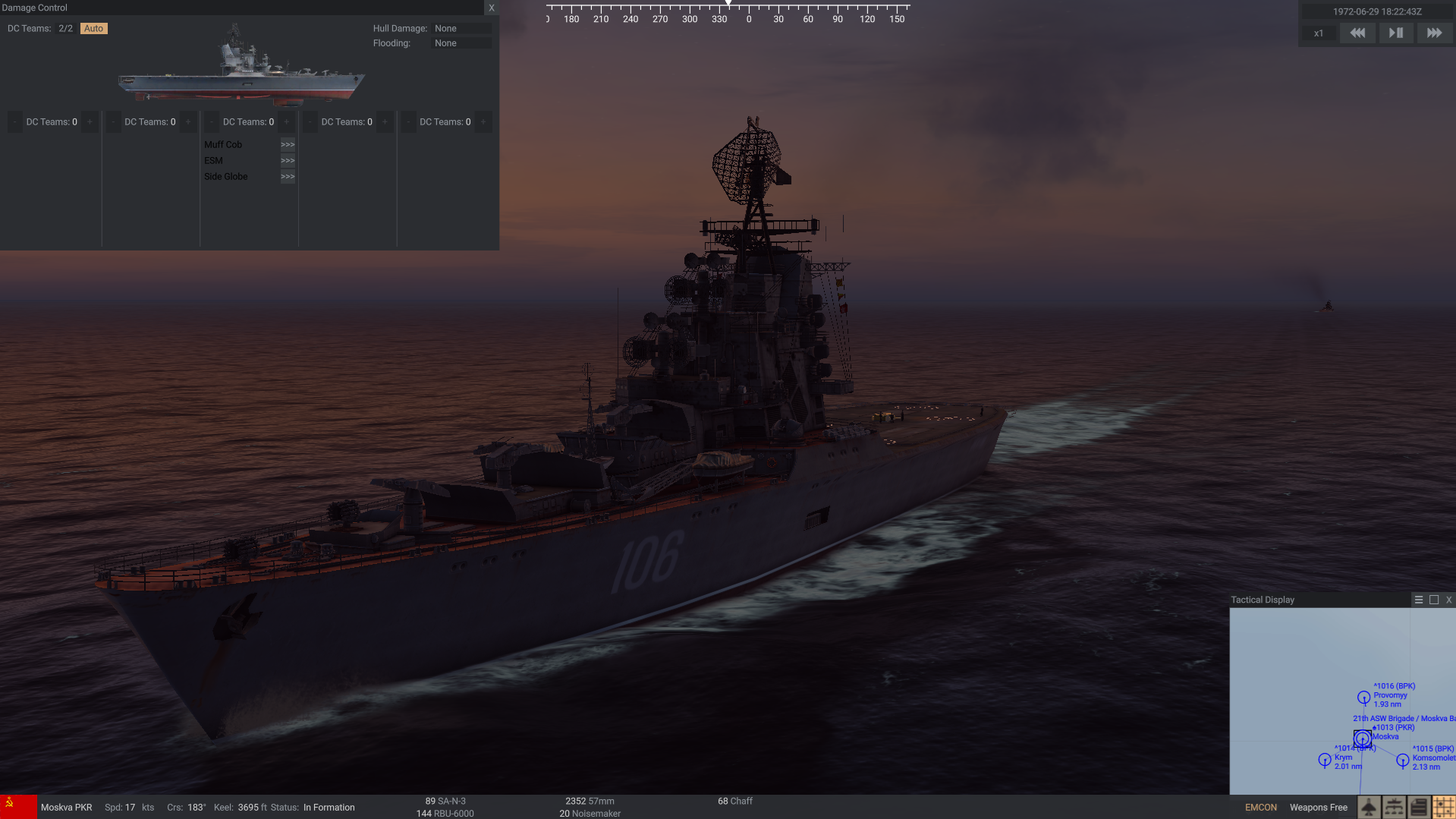1456x819 pixels.
Task: Open the stacked documents log icon
Action: [x=1419, y=807]
